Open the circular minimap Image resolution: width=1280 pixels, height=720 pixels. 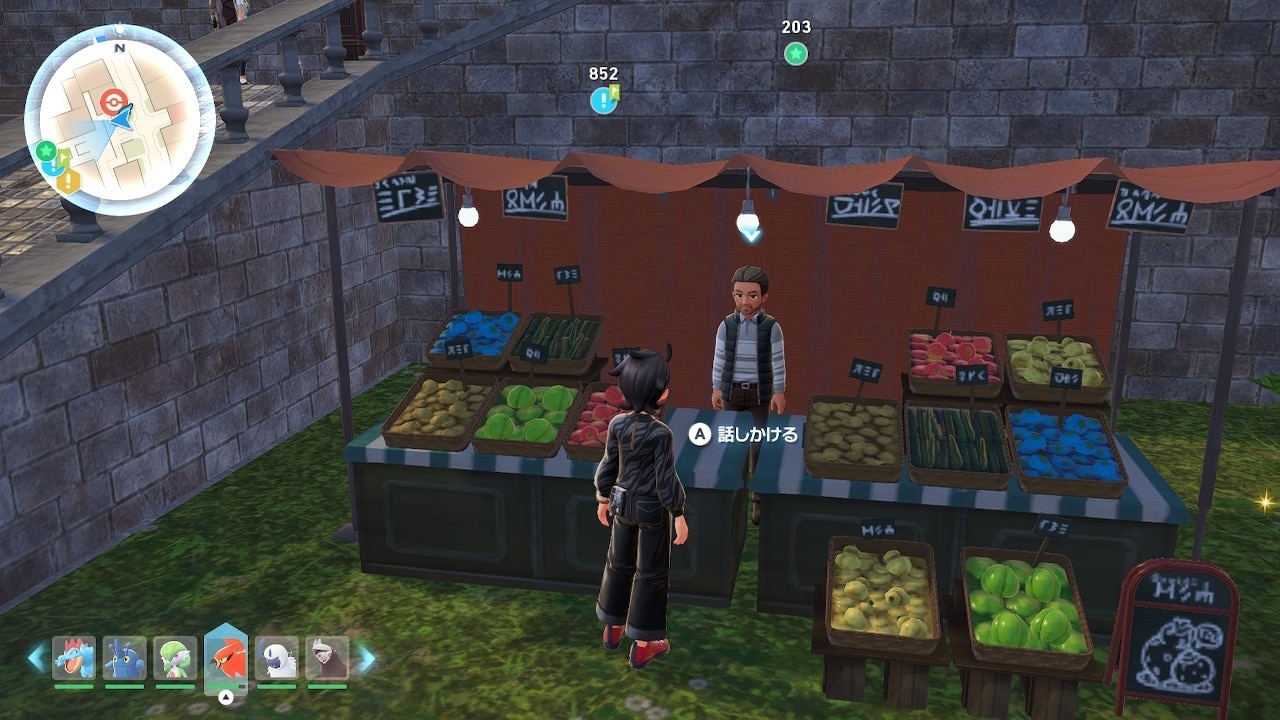point(119,120)
